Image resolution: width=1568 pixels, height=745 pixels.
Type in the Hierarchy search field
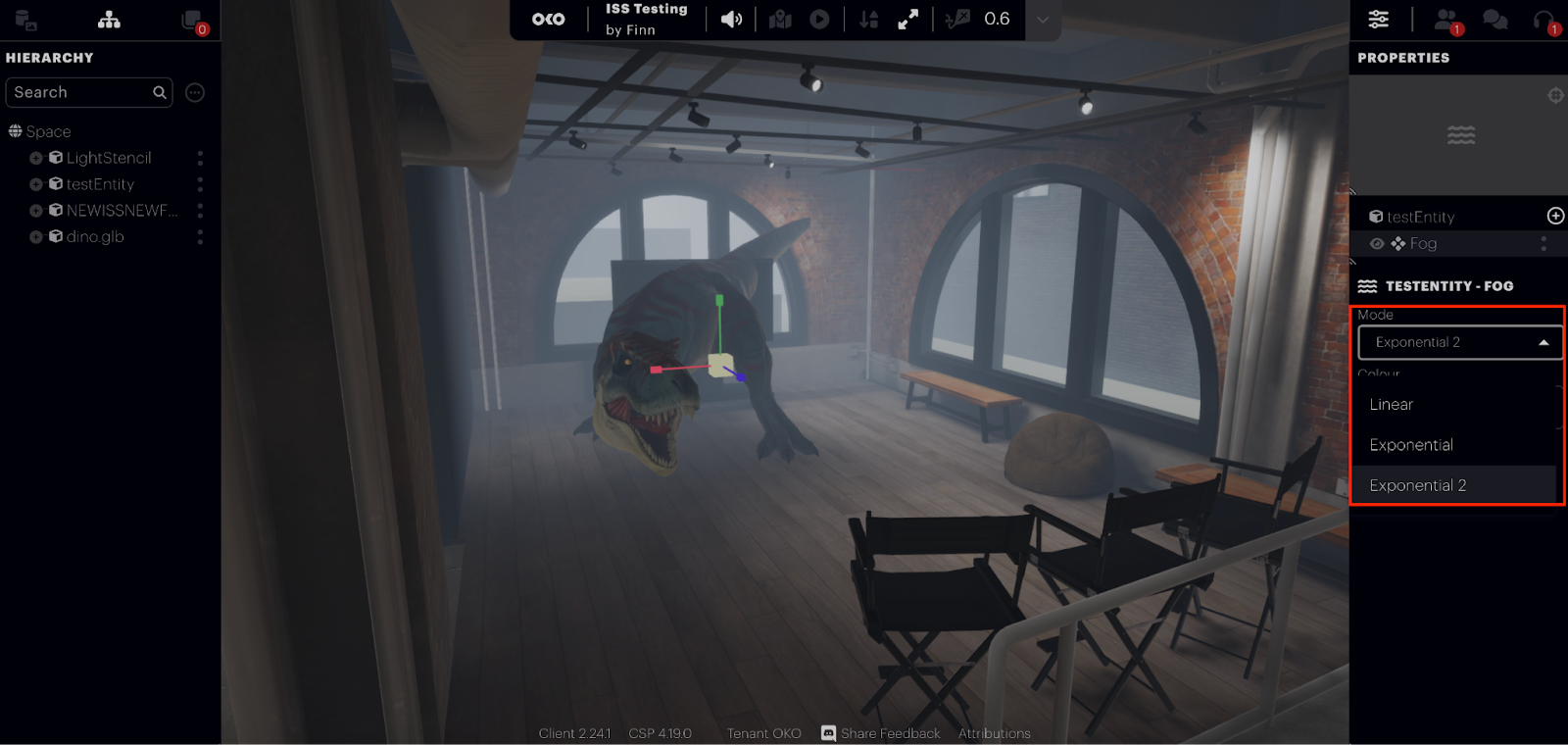click(x=82, y=92)
